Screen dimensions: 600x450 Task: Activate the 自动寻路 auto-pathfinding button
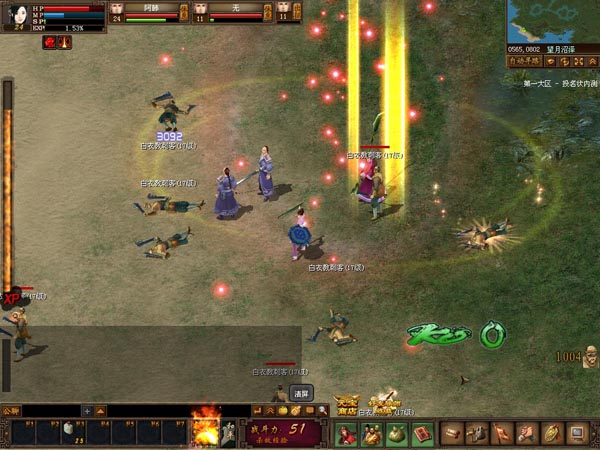523,59
